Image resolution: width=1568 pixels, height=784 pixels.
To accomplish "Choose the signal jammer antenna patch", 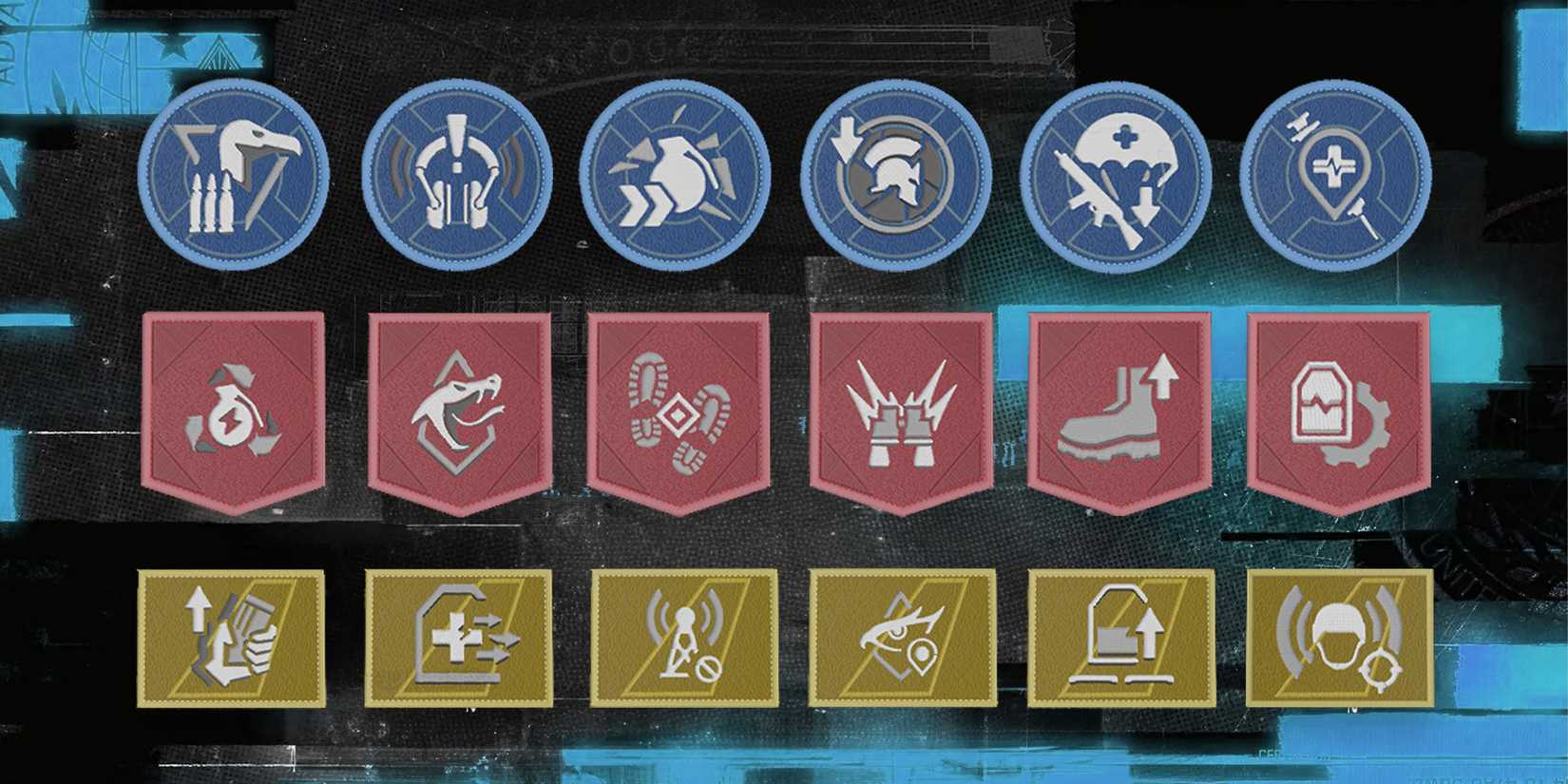I will pyautogui.click(x=686, y=639).
